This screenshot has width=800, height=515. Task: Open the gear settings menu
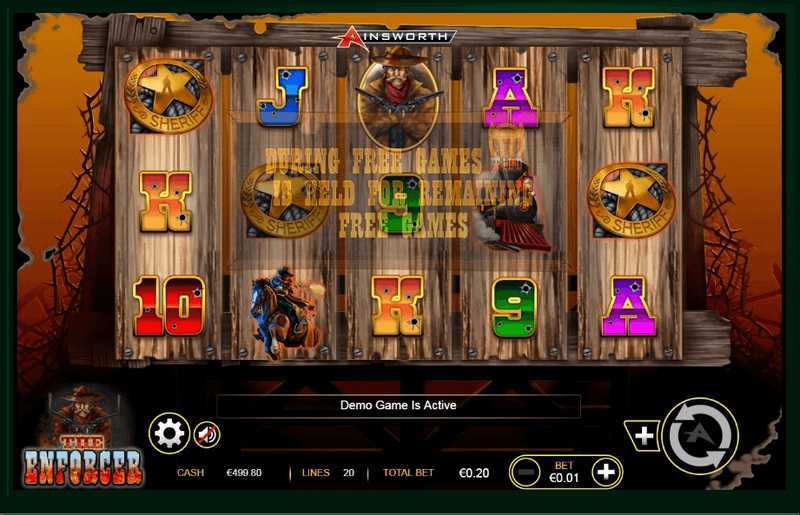click(x=169, y=433)
